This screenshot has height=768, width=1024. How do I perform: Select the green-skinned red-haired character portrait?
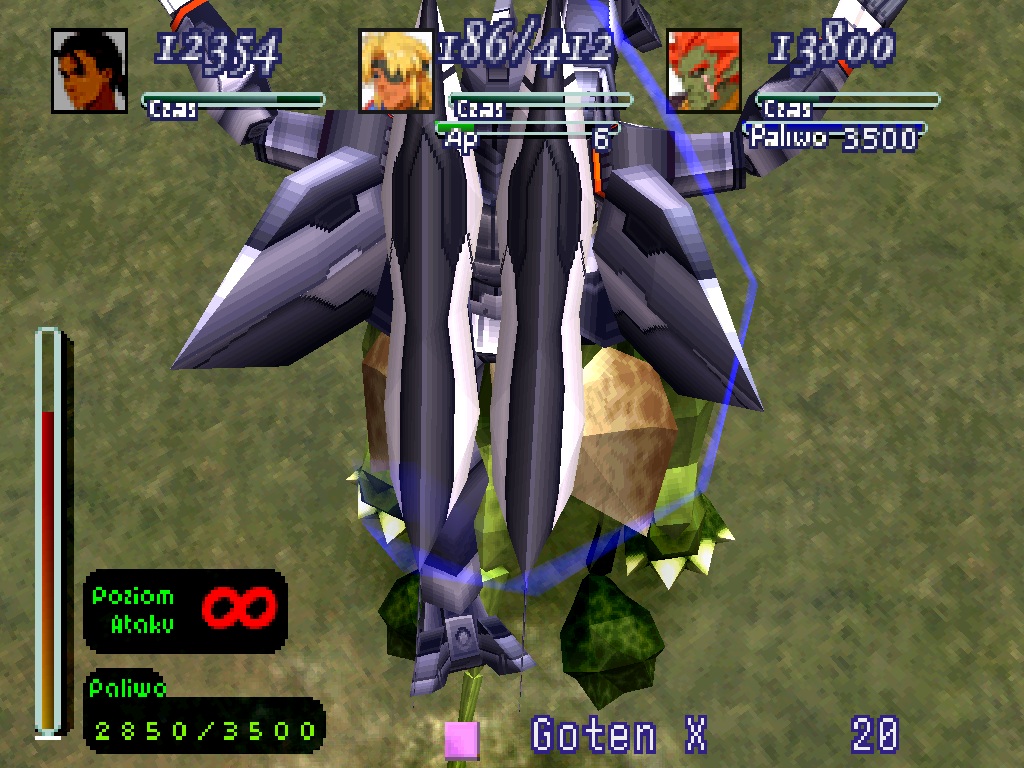704,71
